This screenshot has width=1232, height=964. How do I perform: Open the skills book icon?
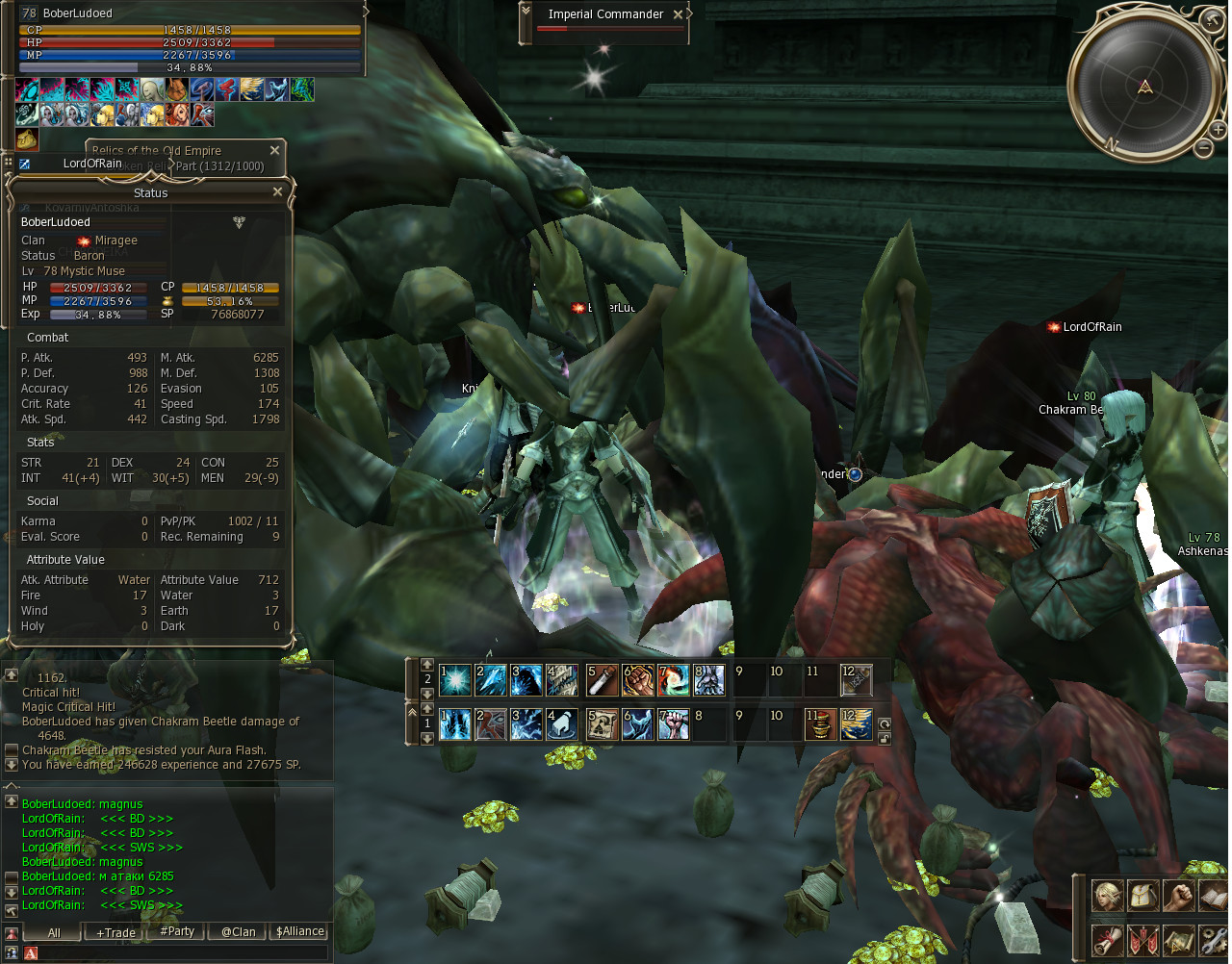(1213, 896)
